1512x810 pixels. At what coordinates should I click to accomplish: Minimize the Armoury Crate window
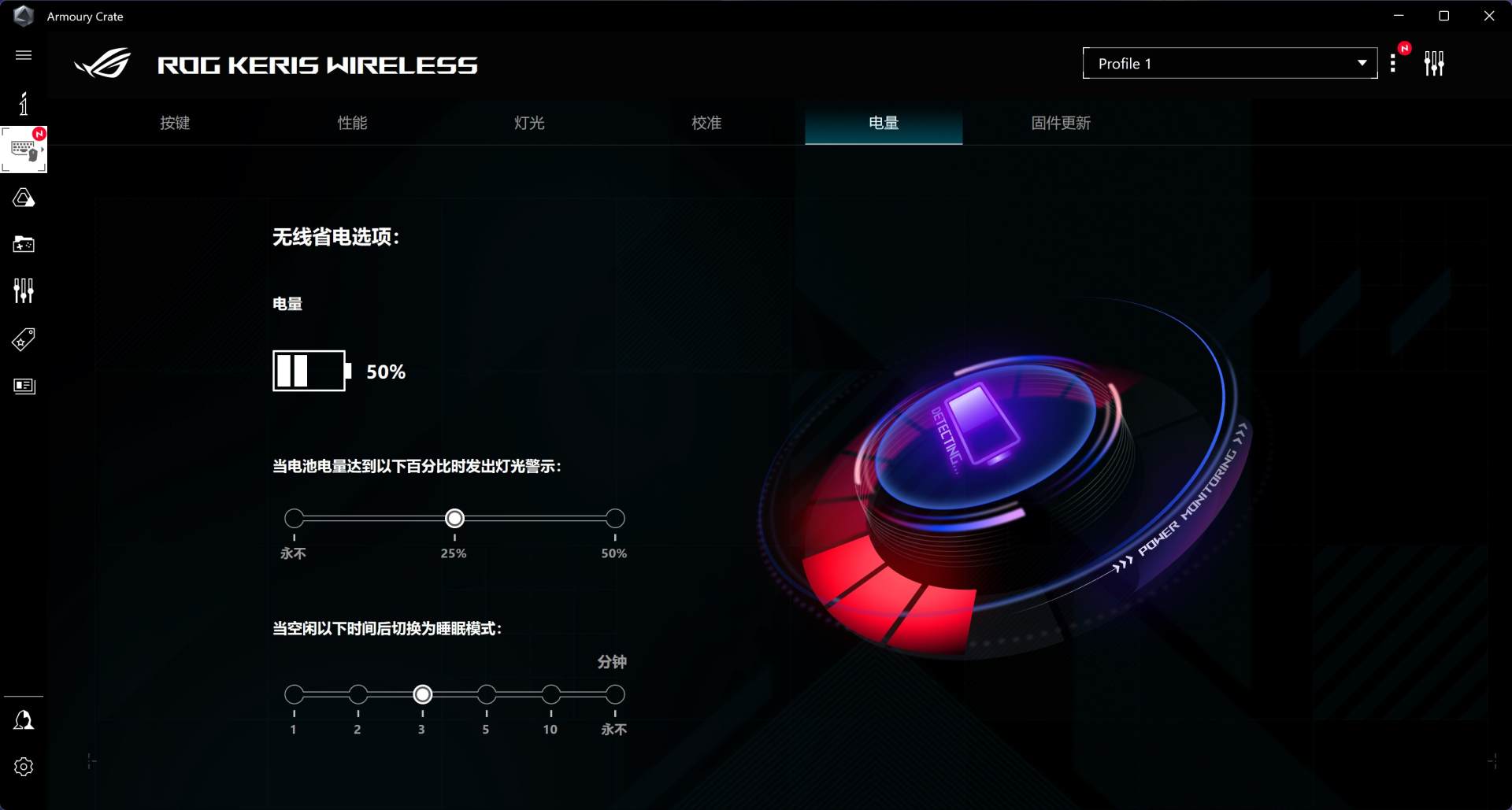[1399, 16]
